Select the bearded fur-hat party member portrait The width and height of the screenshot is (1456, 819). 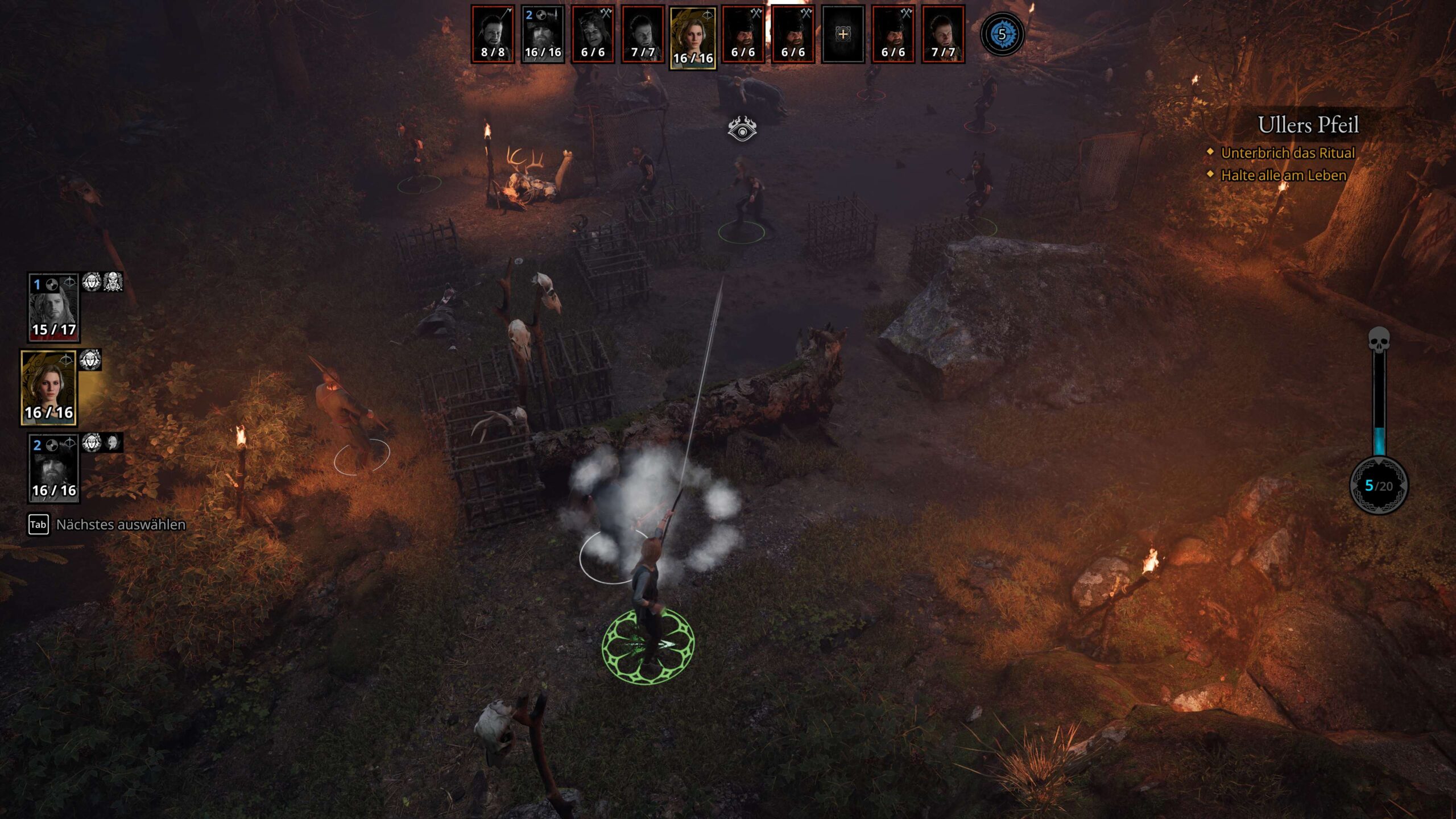click(x=53, y=469)
